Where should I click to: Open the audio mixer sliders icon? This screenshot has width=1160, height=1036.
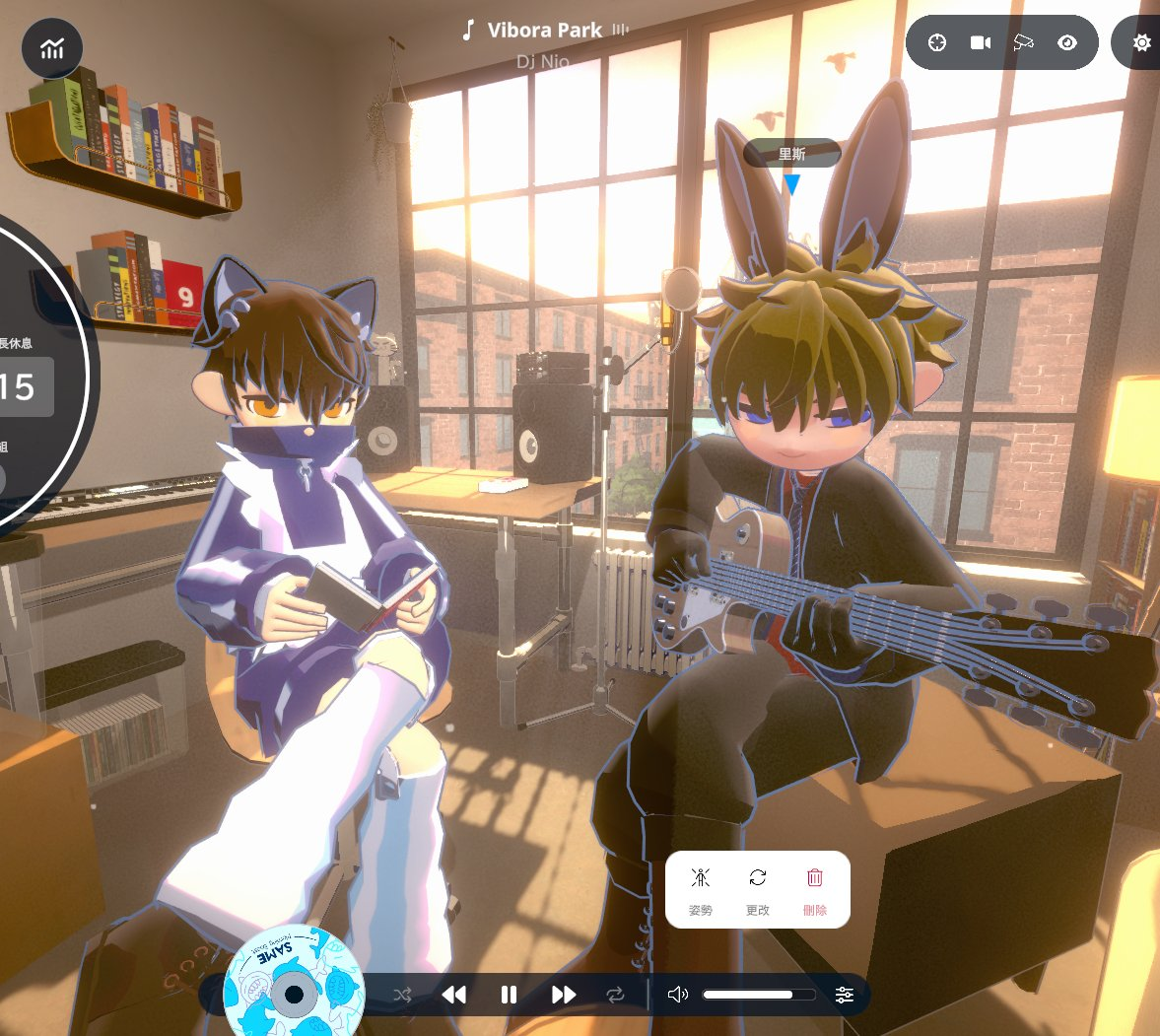[x=845, y=995]
